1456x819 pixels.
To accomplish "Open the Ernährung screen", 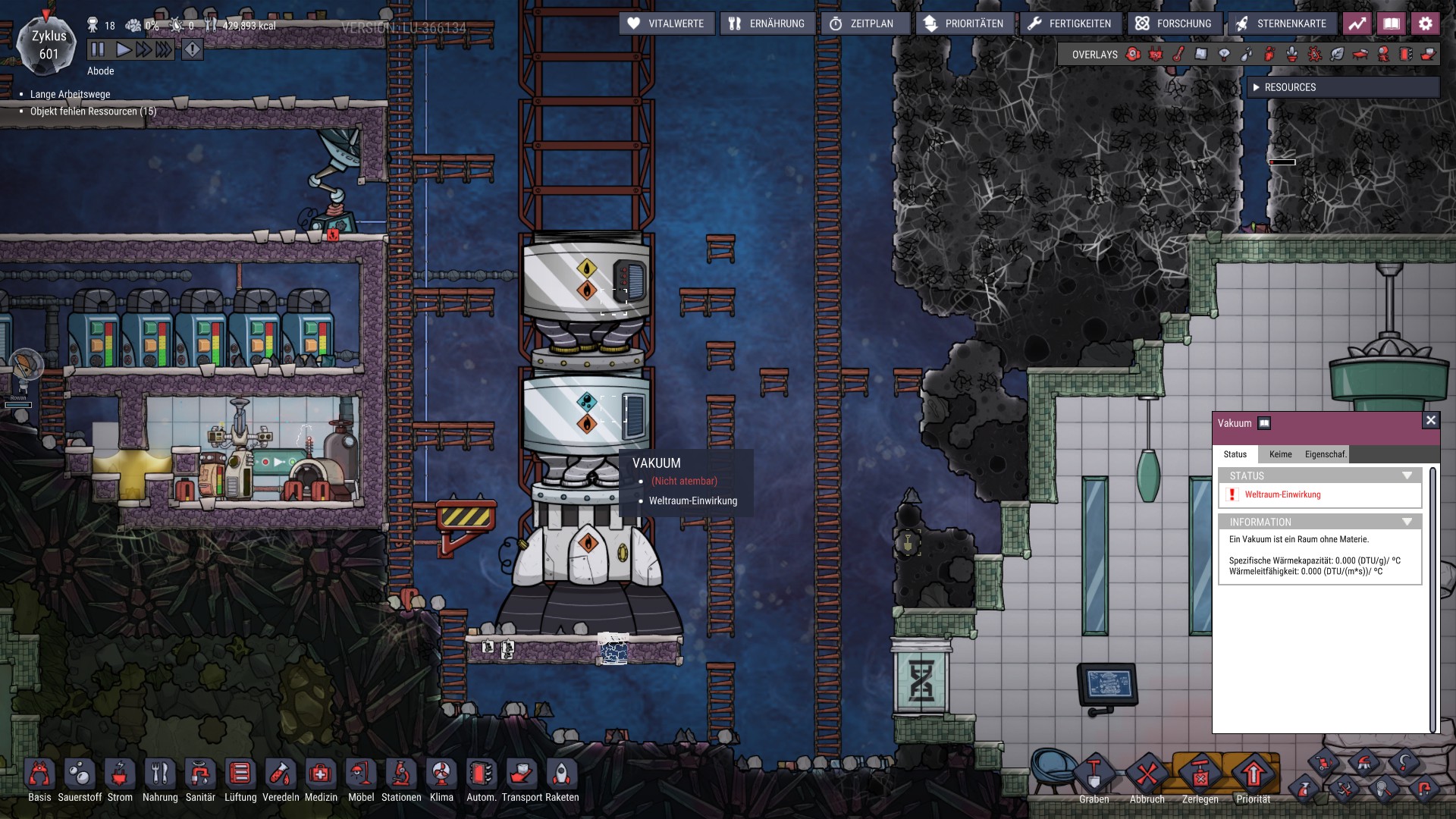I will [767, 24].
